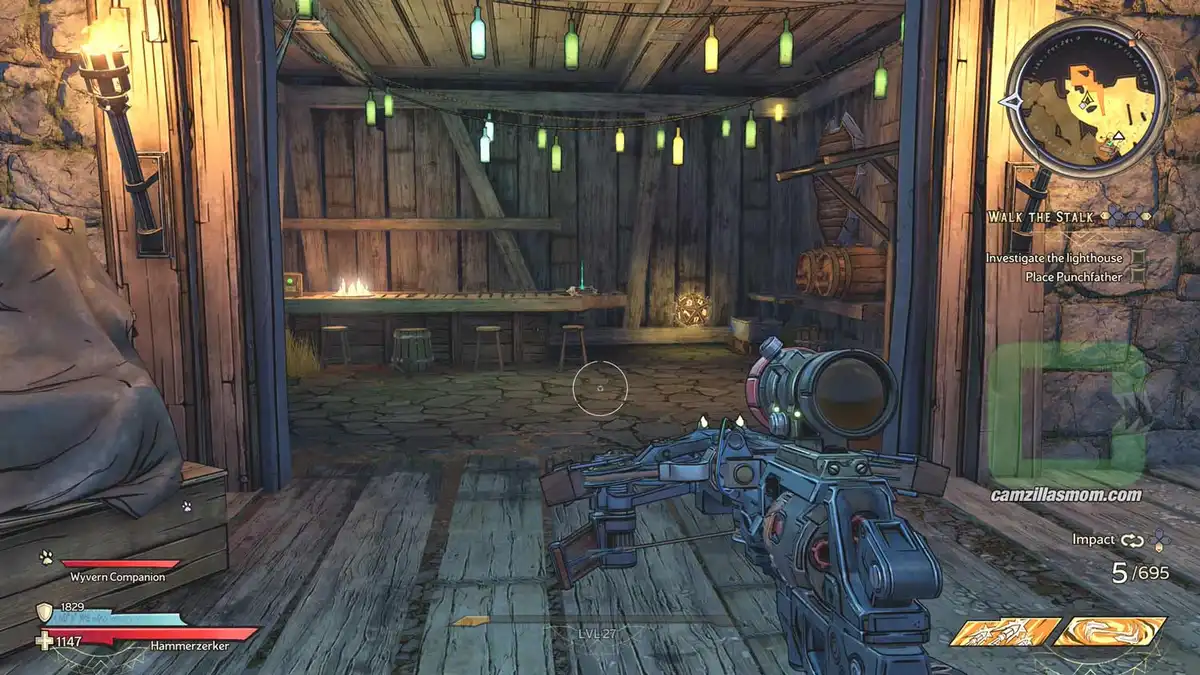The image size is (1200, 675).
Task: Open the circular minimap
Action: tap(1085, 98)
